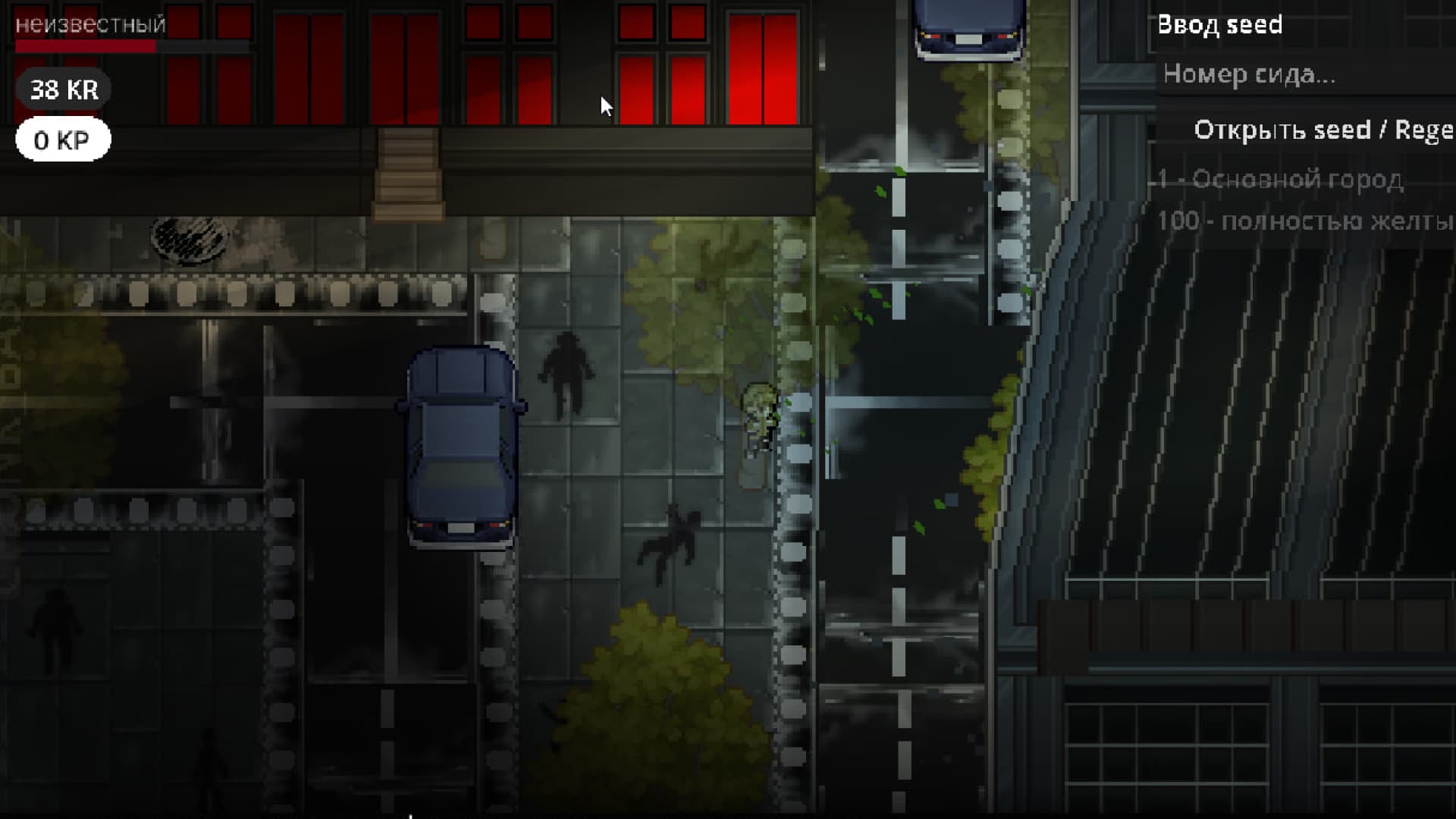The height and width of the screenshot is (819, 1456).
Task: Click the staircase entrance below the red windows
Action: (409, 171)
